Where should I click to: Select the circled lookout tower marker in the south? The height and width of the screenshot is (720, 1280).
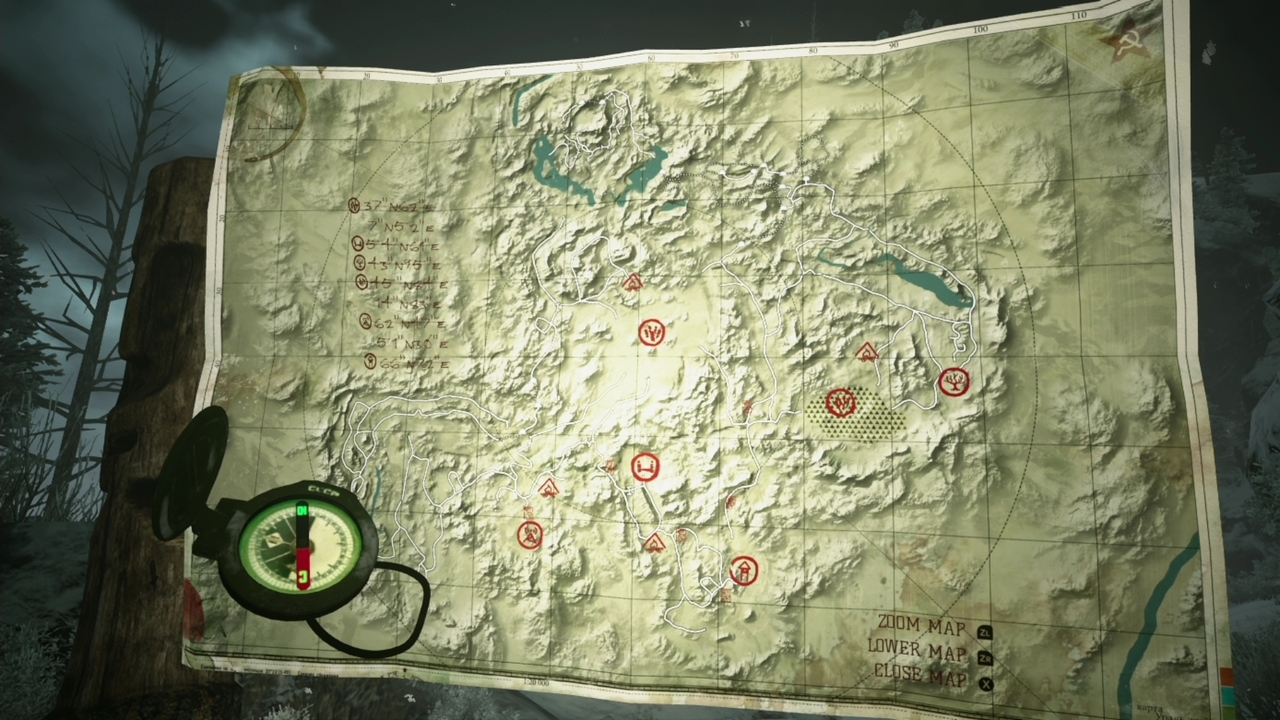pyautogui.click(x=744, y=570)
